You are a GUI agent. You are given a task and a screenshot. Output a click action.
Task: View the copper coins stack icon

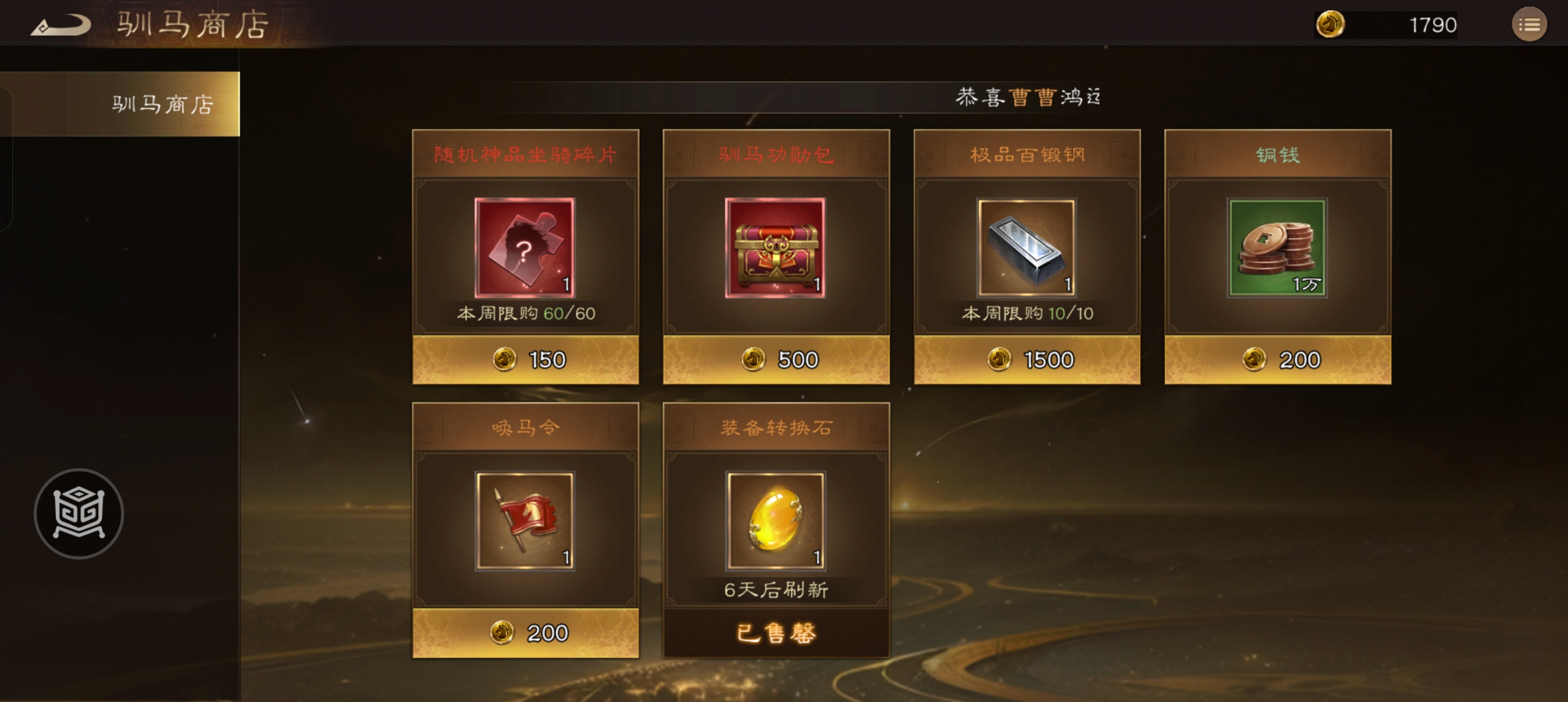(1277, 248)
